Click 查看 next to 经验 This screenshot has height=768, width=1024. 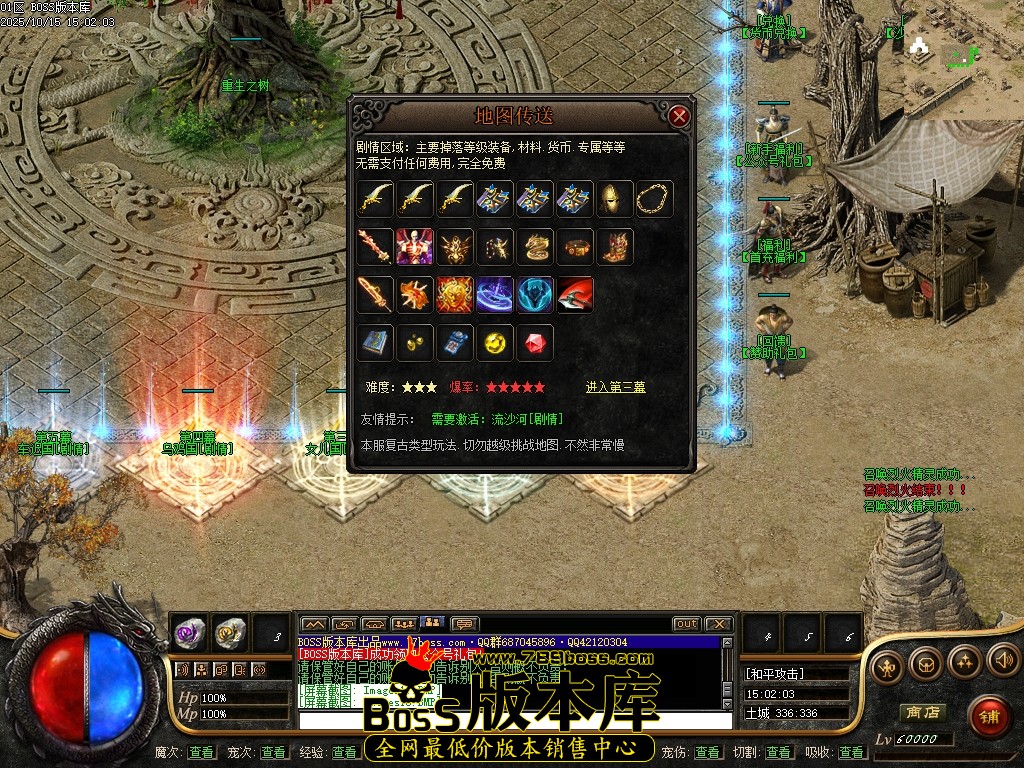pos(345,752)
